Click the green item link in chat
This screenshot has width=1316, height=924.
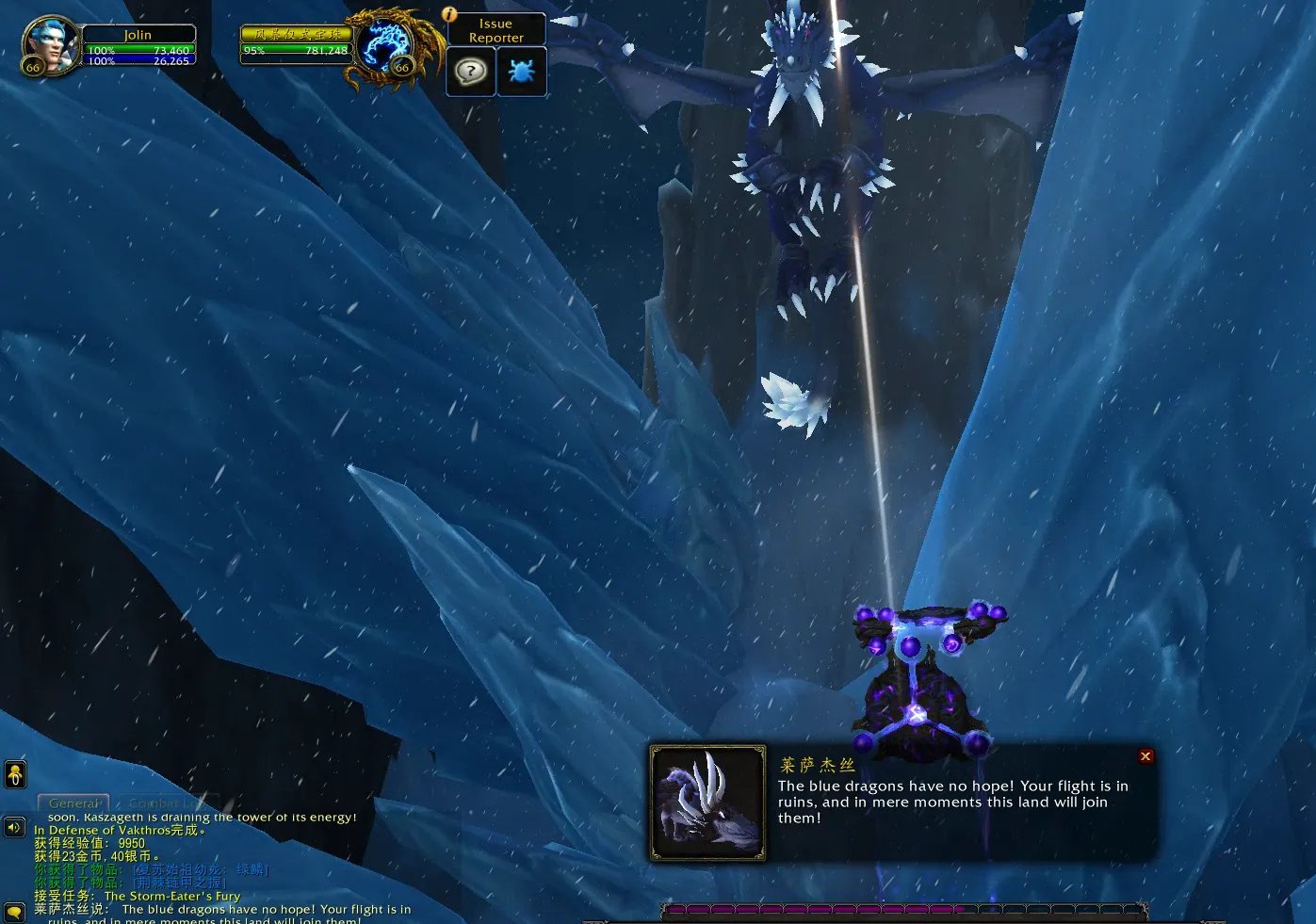point(200,869)
